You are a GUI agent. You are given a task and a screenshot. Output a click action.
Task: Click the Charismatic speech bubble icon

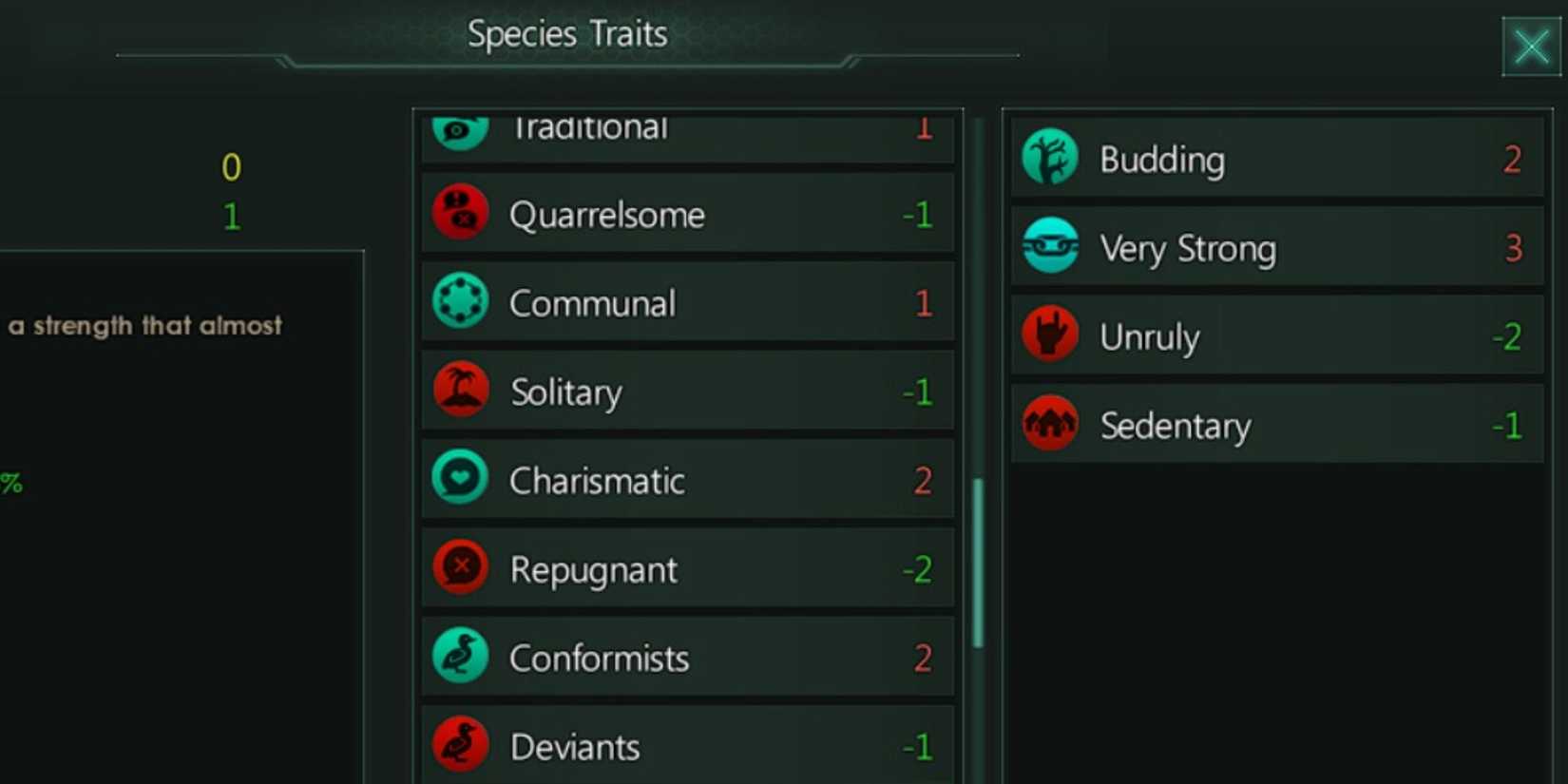460,479
